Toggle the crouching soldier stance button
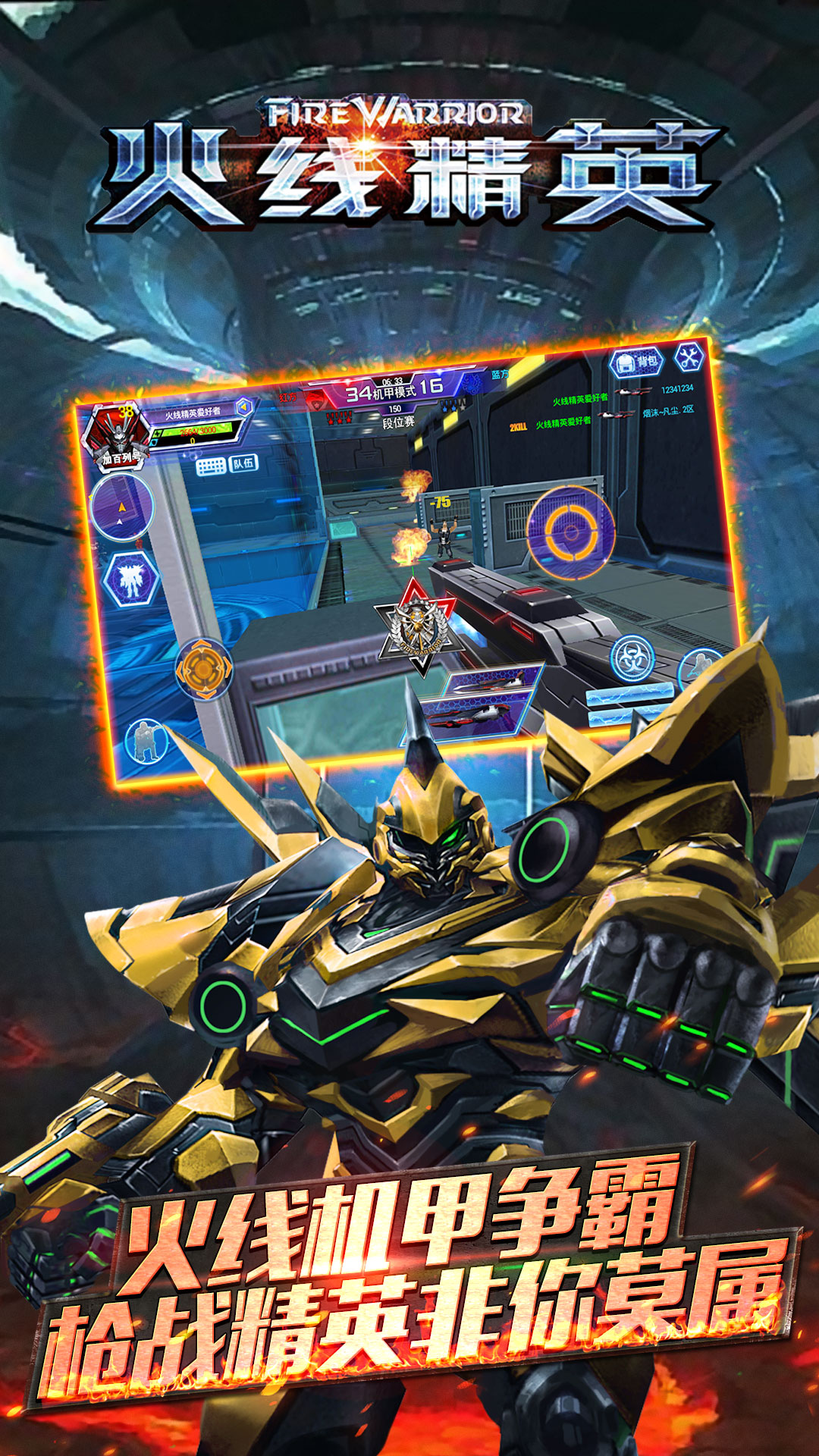 point(146,741)
